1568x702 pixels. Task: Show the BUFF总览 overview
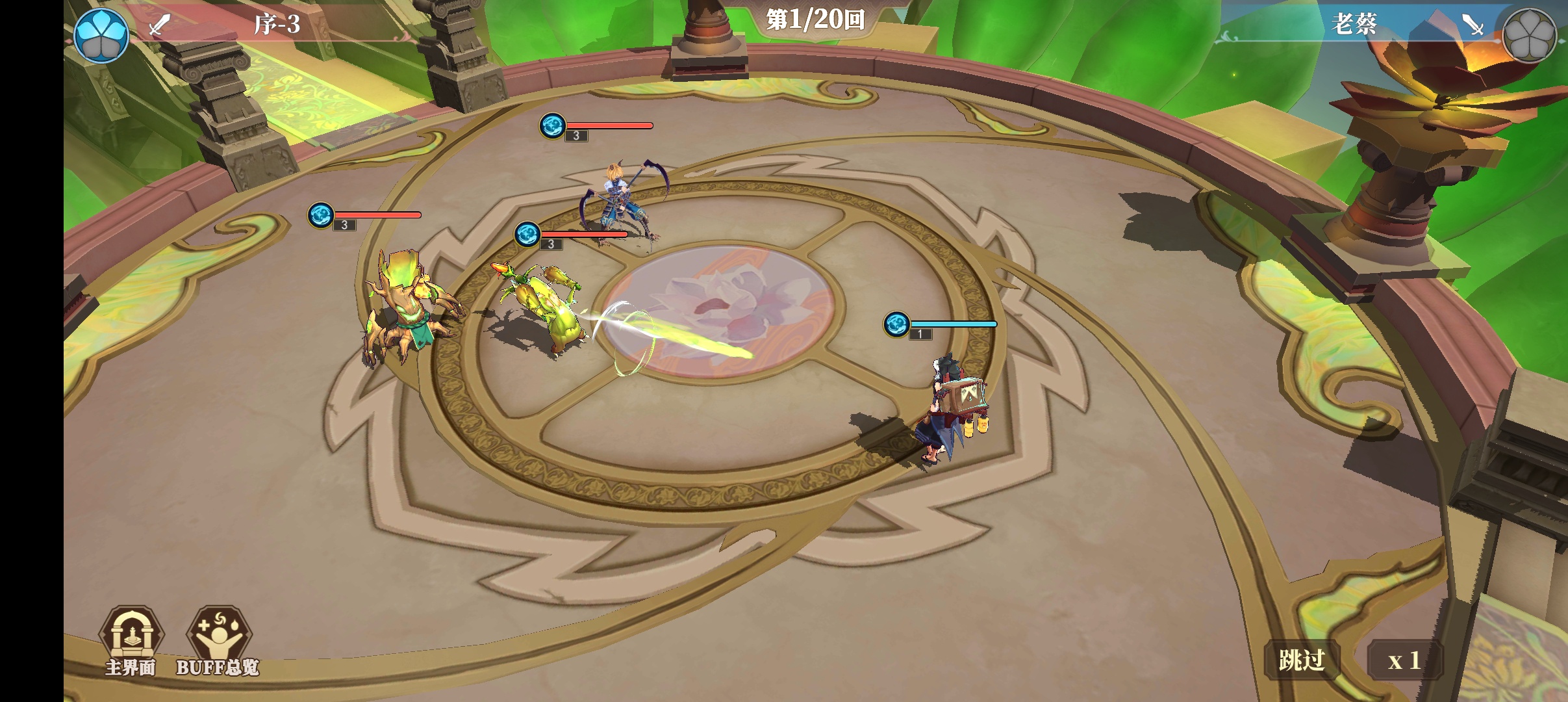pyautogui.click(x=218, y=639)
